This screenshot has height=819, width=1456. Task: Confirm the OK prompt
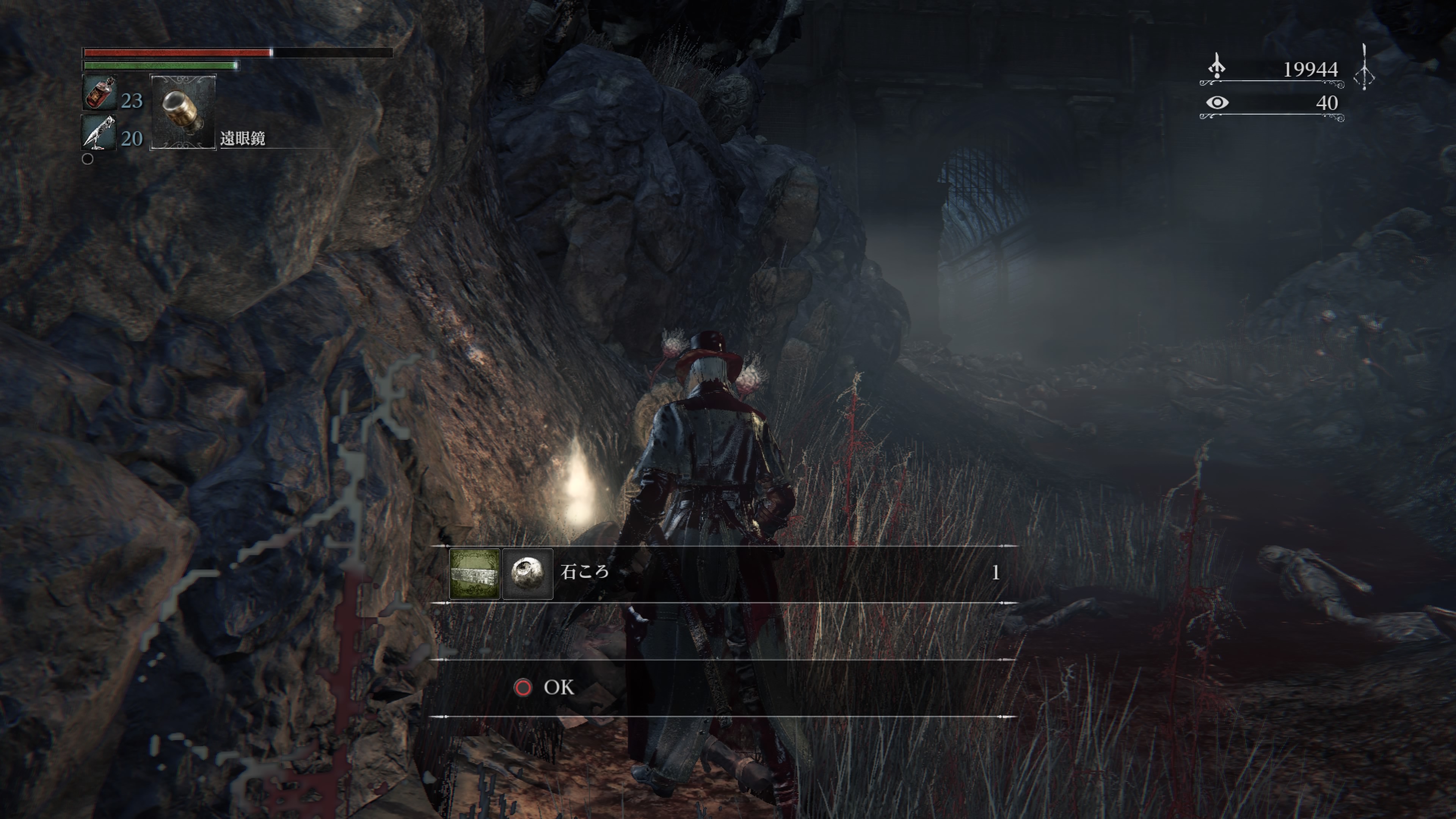[x=545, y=687]
